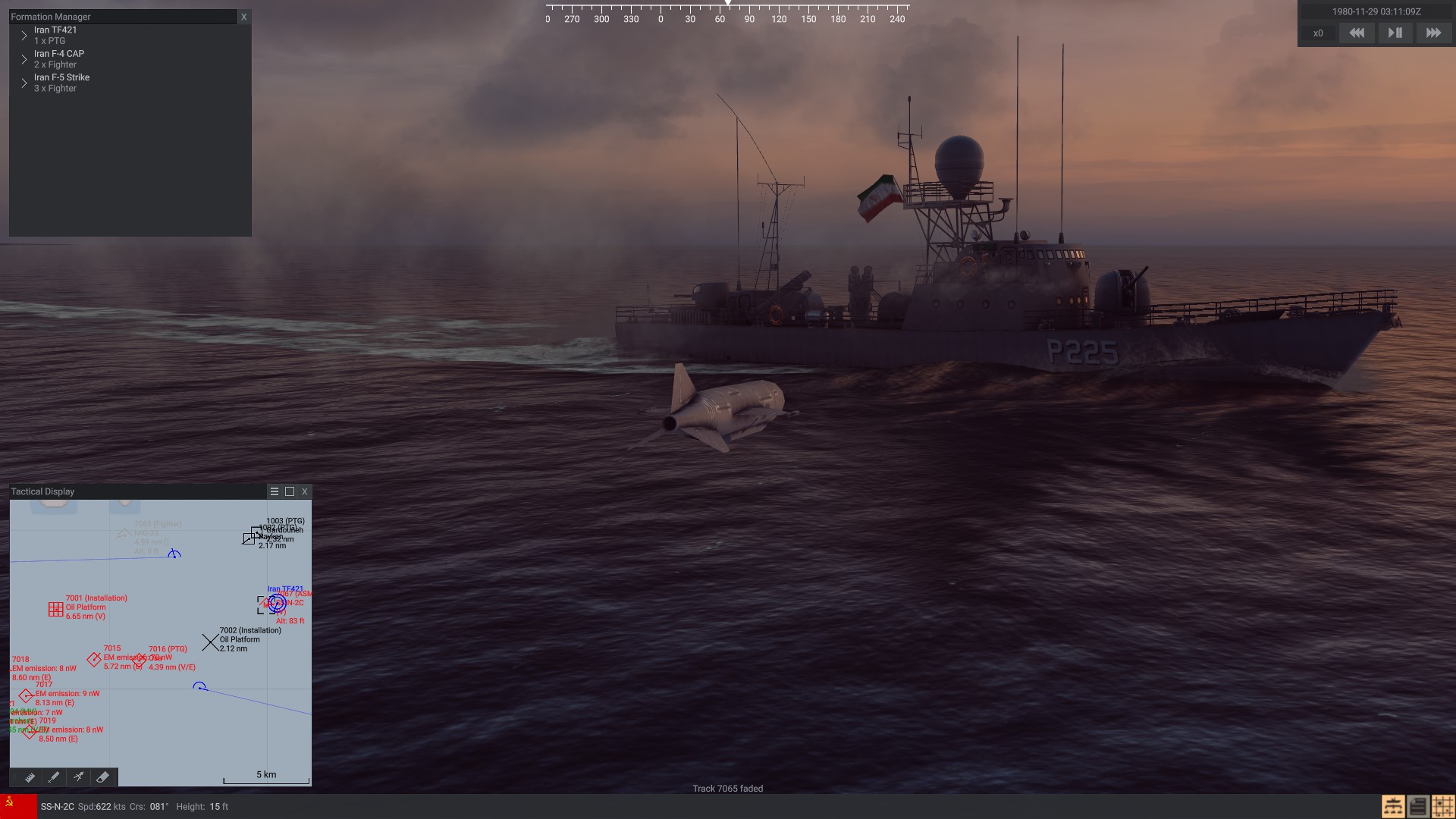The height and width of the screenshot is (819, 1456).
Task: Select the 7001 Oil Platform contact marker
Action: click(x=55, y=609)
